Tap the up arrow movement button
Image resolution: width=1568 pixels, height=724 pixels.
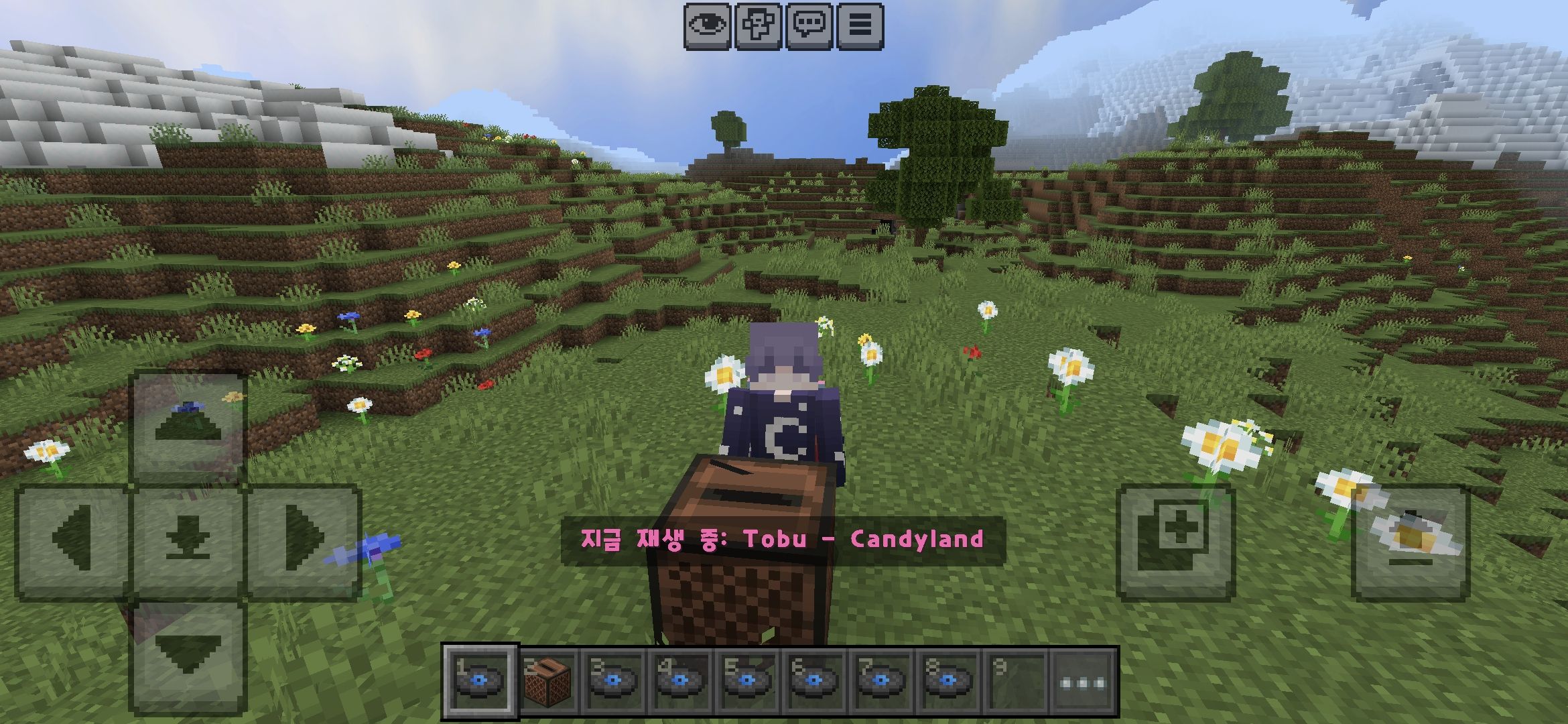188,425
